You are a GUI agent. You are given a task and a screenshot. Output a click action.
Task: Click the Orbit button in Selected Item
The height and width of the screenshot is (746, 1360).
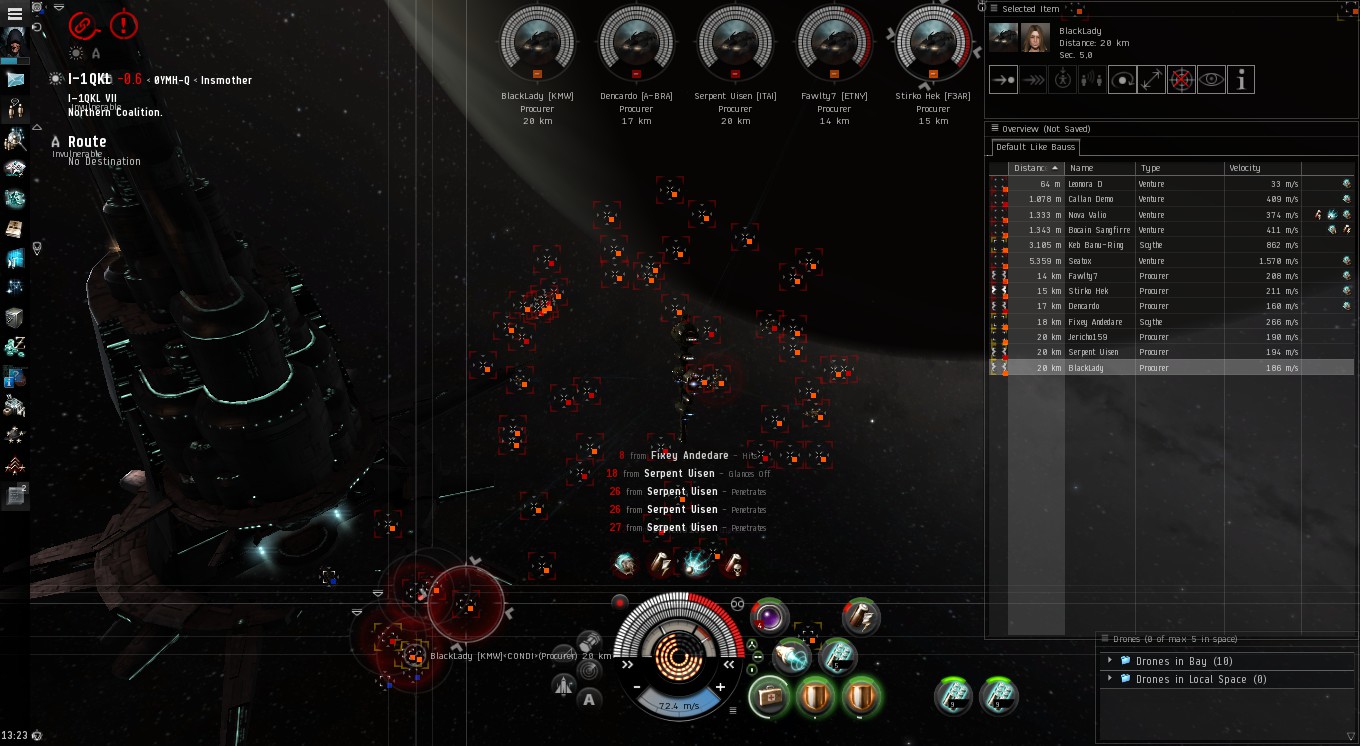click(x=1122, y=80)
